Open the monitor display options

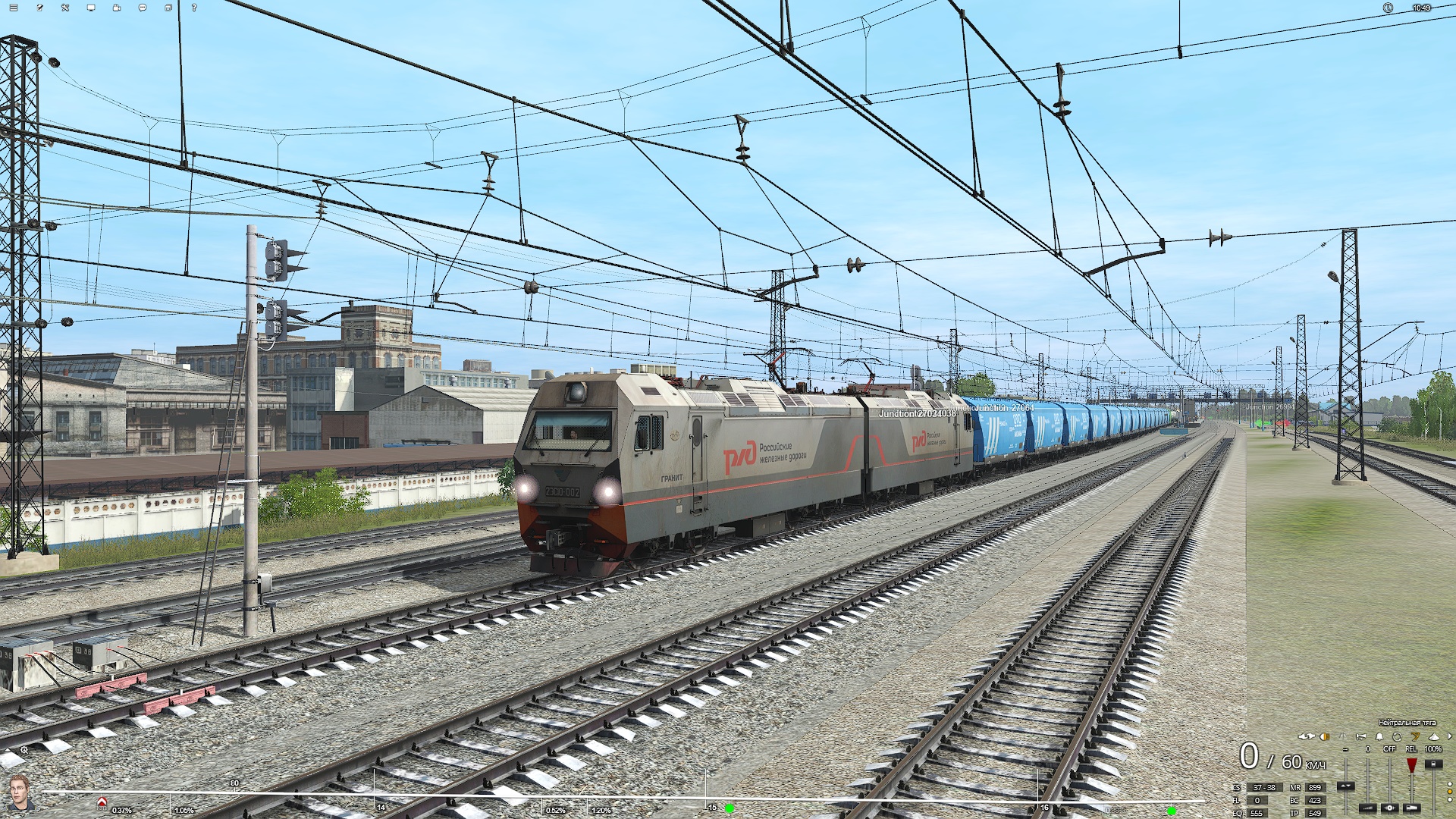point(91,8)
